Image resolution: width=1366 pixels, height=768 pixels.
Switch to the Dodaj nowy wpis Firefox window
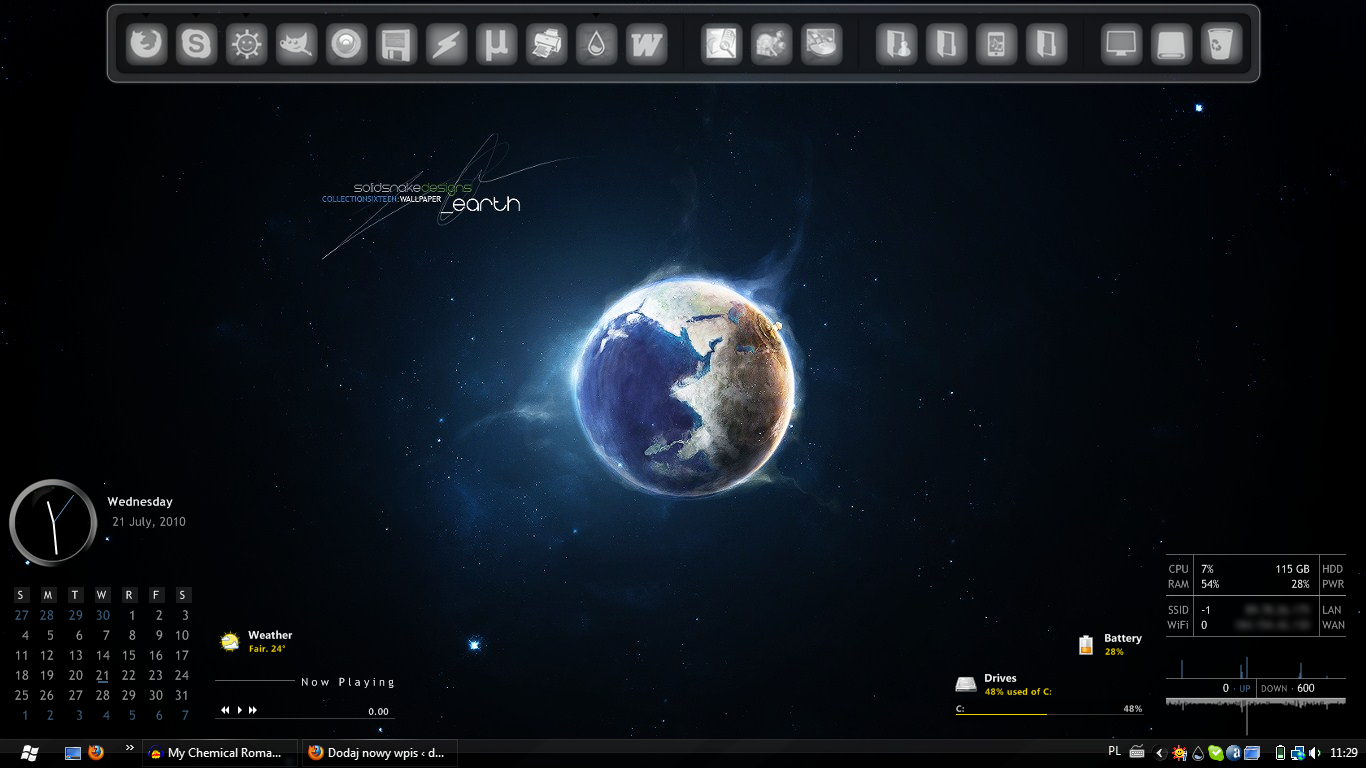(x=378, y=753)
